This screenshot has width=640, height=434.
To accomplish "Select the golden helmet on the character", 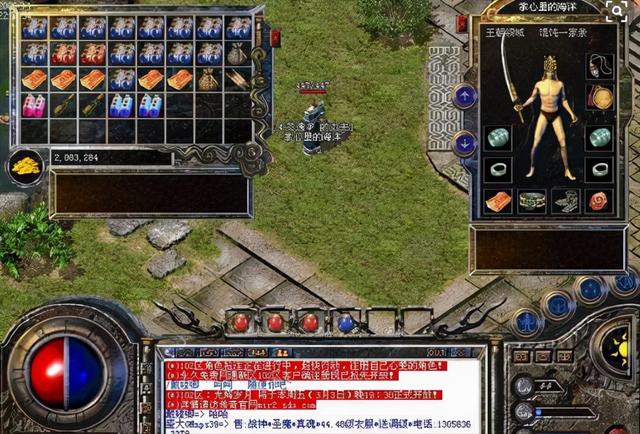I will [x=549, y=62].
